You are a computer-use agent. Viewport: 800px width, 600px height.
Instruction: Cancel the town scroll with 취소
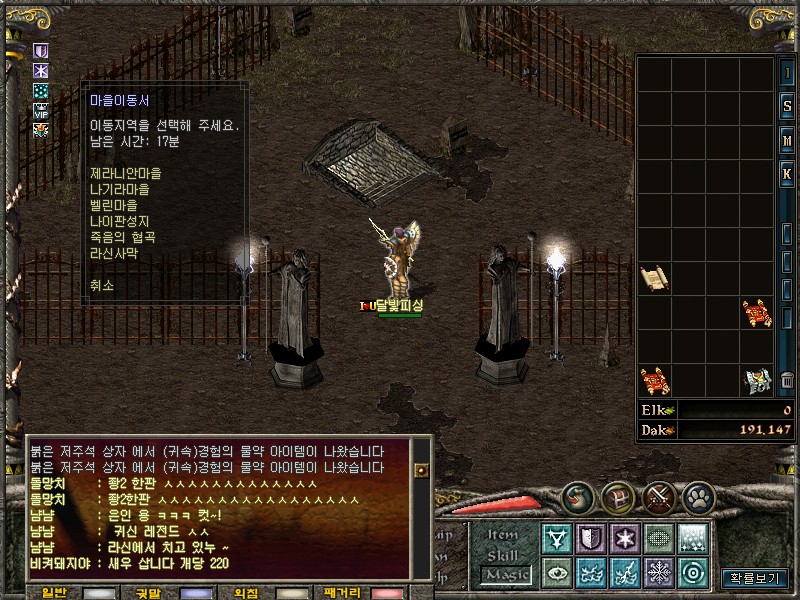101,285
